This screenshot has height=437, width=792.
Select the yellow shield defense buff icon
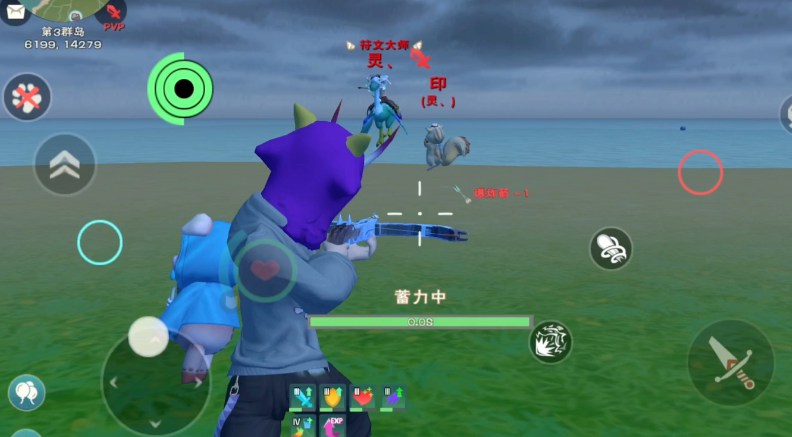point(333,398)
